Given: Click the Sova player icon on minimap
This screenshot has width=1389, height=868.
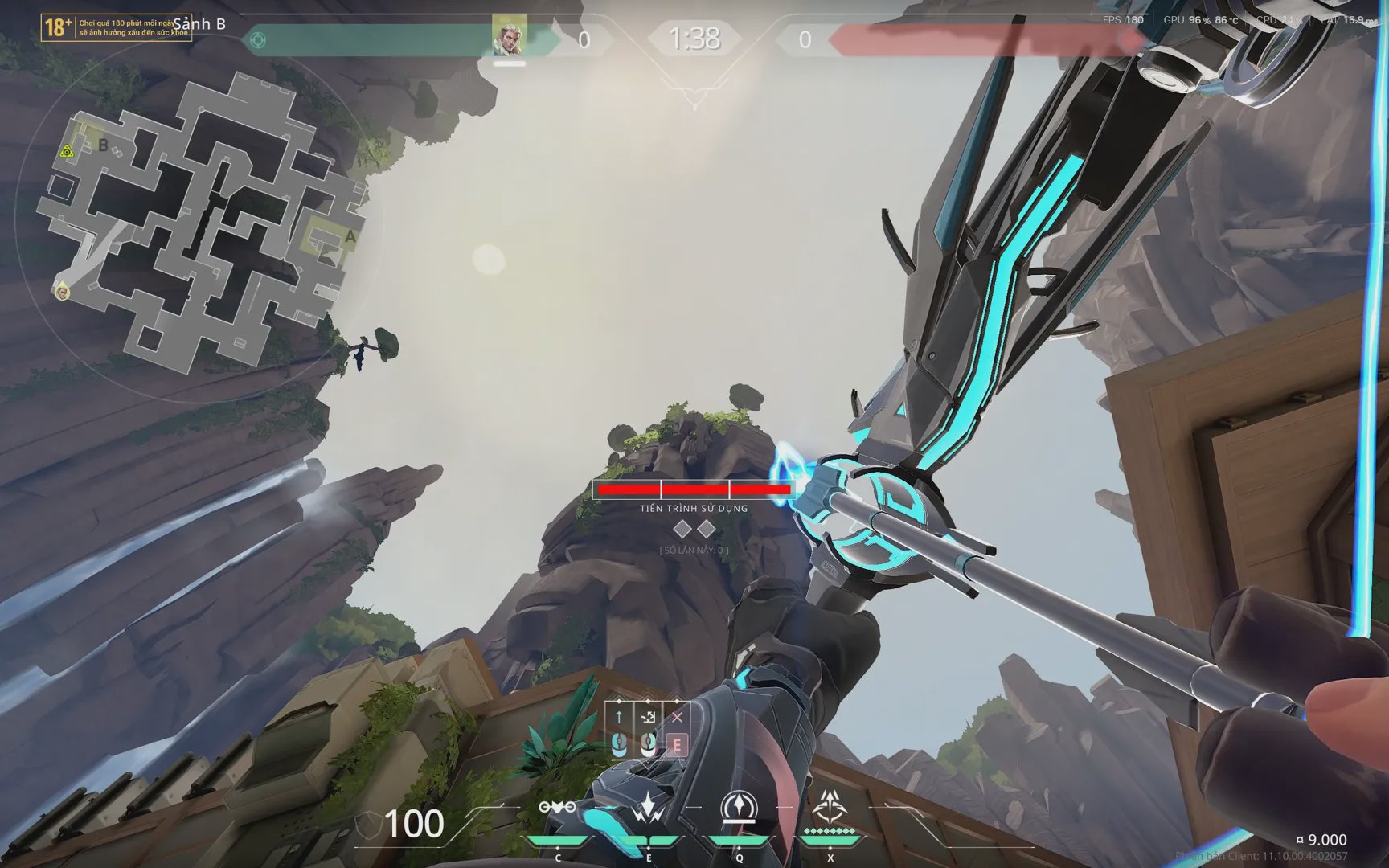Looking at the screenshot, I should [62, 292].
